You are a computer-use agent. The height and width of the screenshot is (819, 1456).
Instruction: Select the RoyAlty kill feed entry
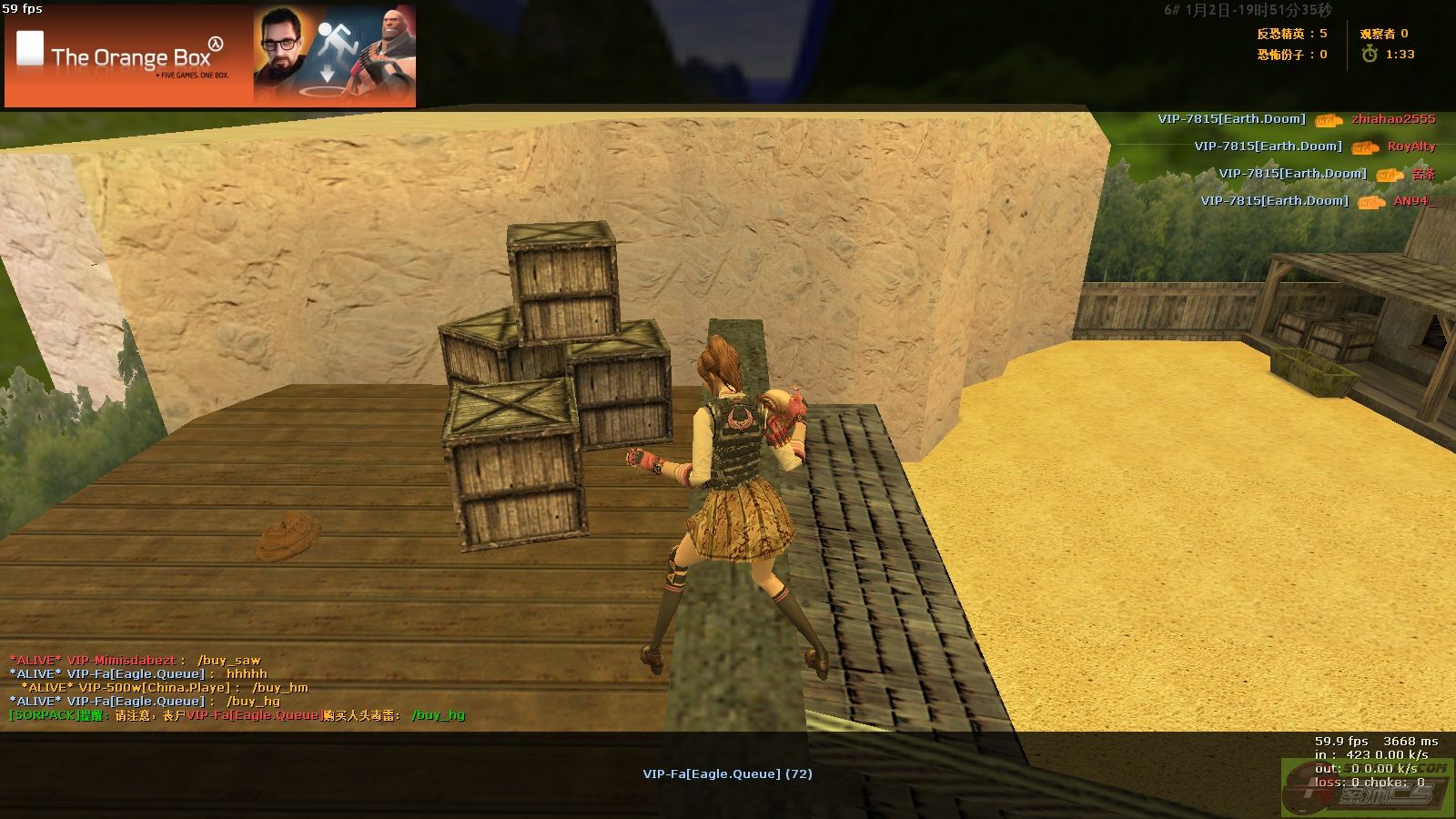tap(1410, 147)
